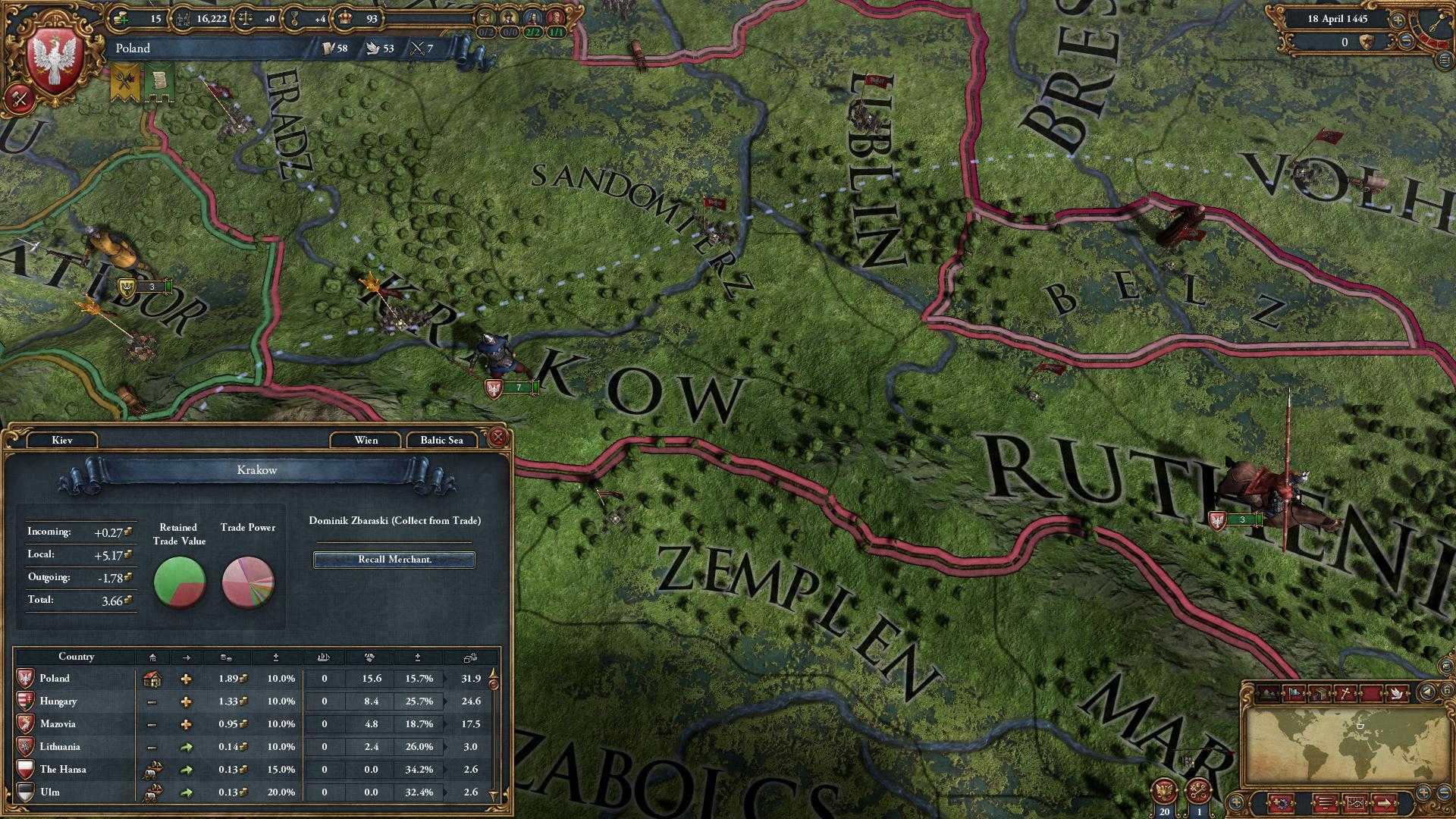Select the religion mapmode cross icon
The image size is (1456, 819).
tap(1344, 693)
